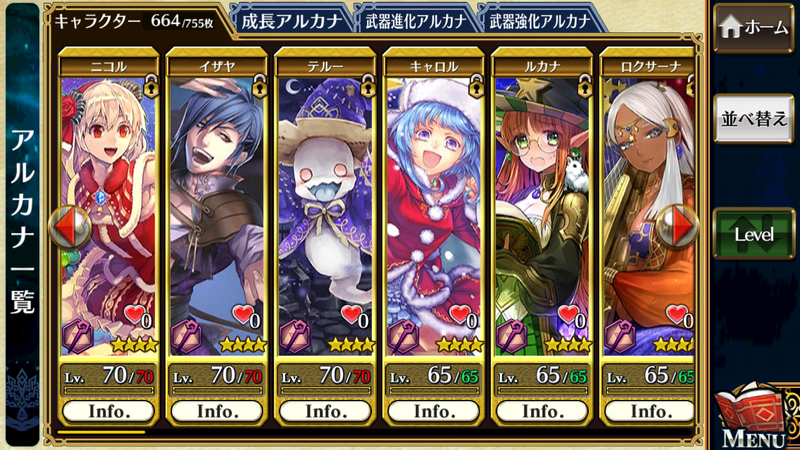Toggle the Level sort order button
Viewport: 800px width, 450px height.
coord(755,234)
